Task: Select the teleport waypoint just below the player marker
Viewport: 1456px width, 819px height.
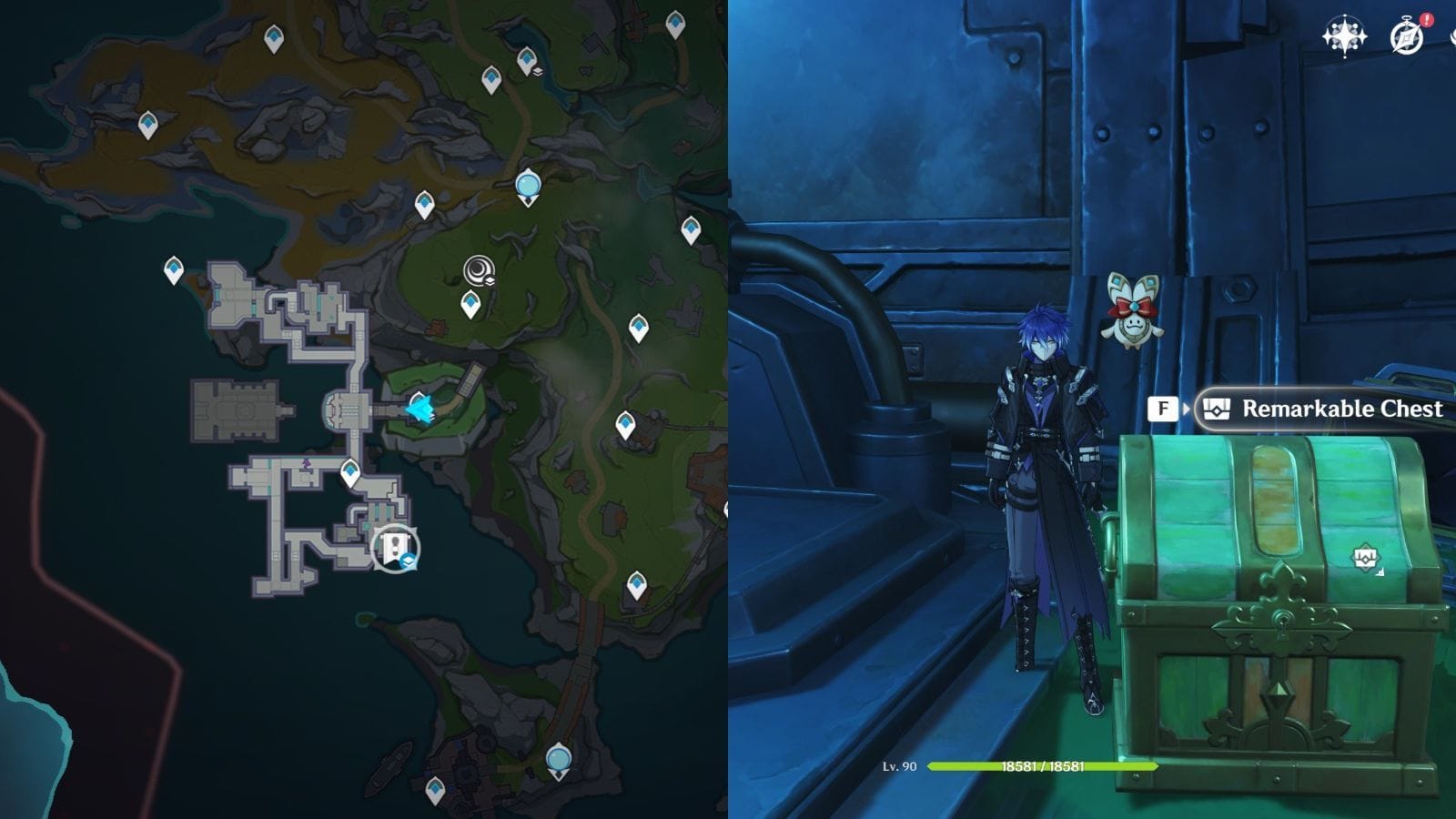Action: coord(349,473)
